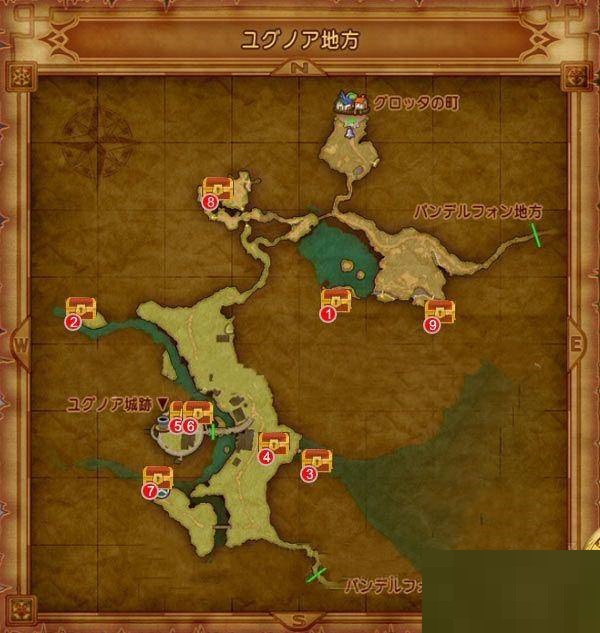Choose treasure chest marker 3
The width and height of the screenshot is (600, 633).
click(x=316, y=462)
